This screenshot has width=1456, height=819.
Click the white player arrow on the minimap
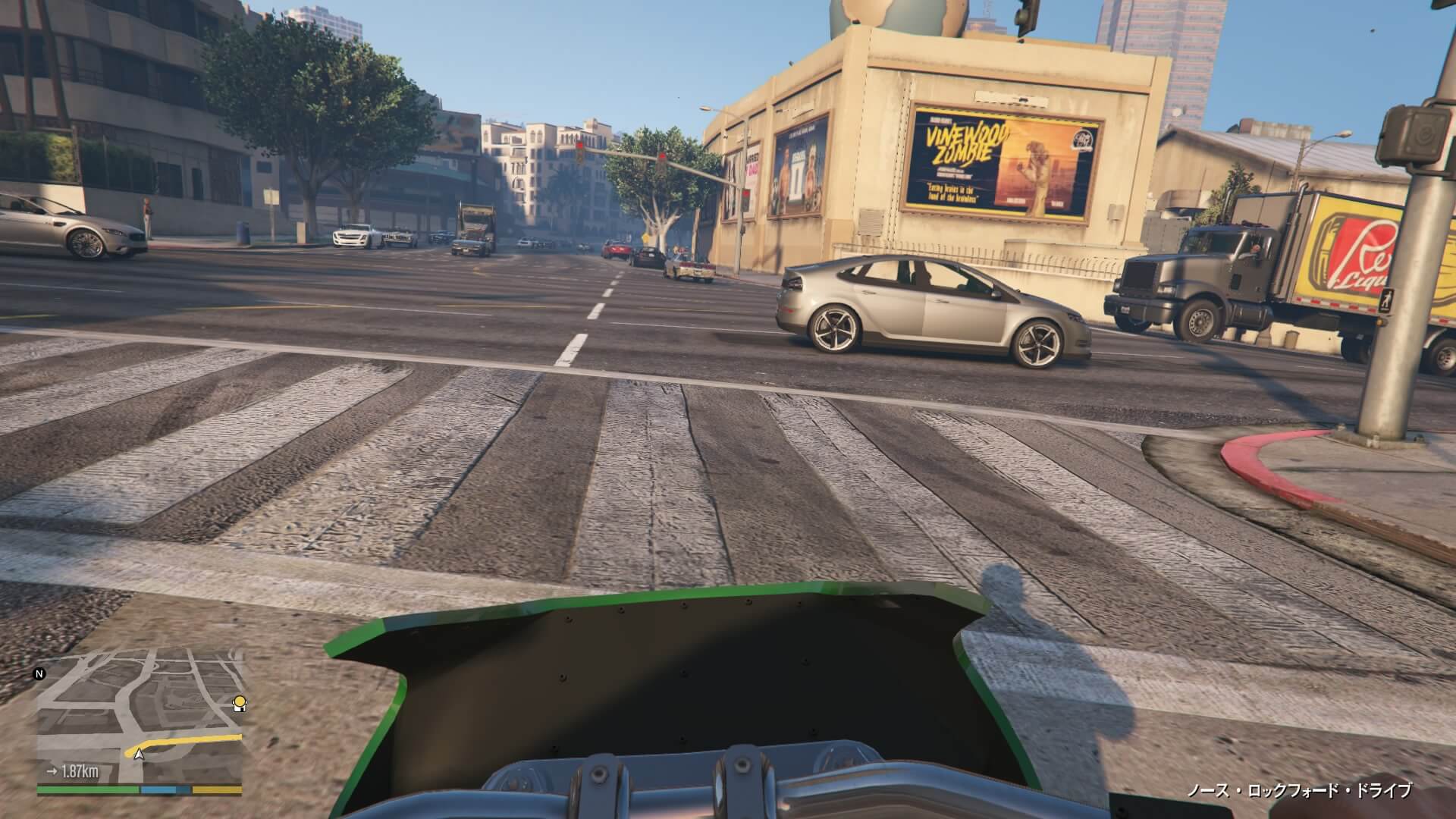pyautogui.click(x=139, y=754)
